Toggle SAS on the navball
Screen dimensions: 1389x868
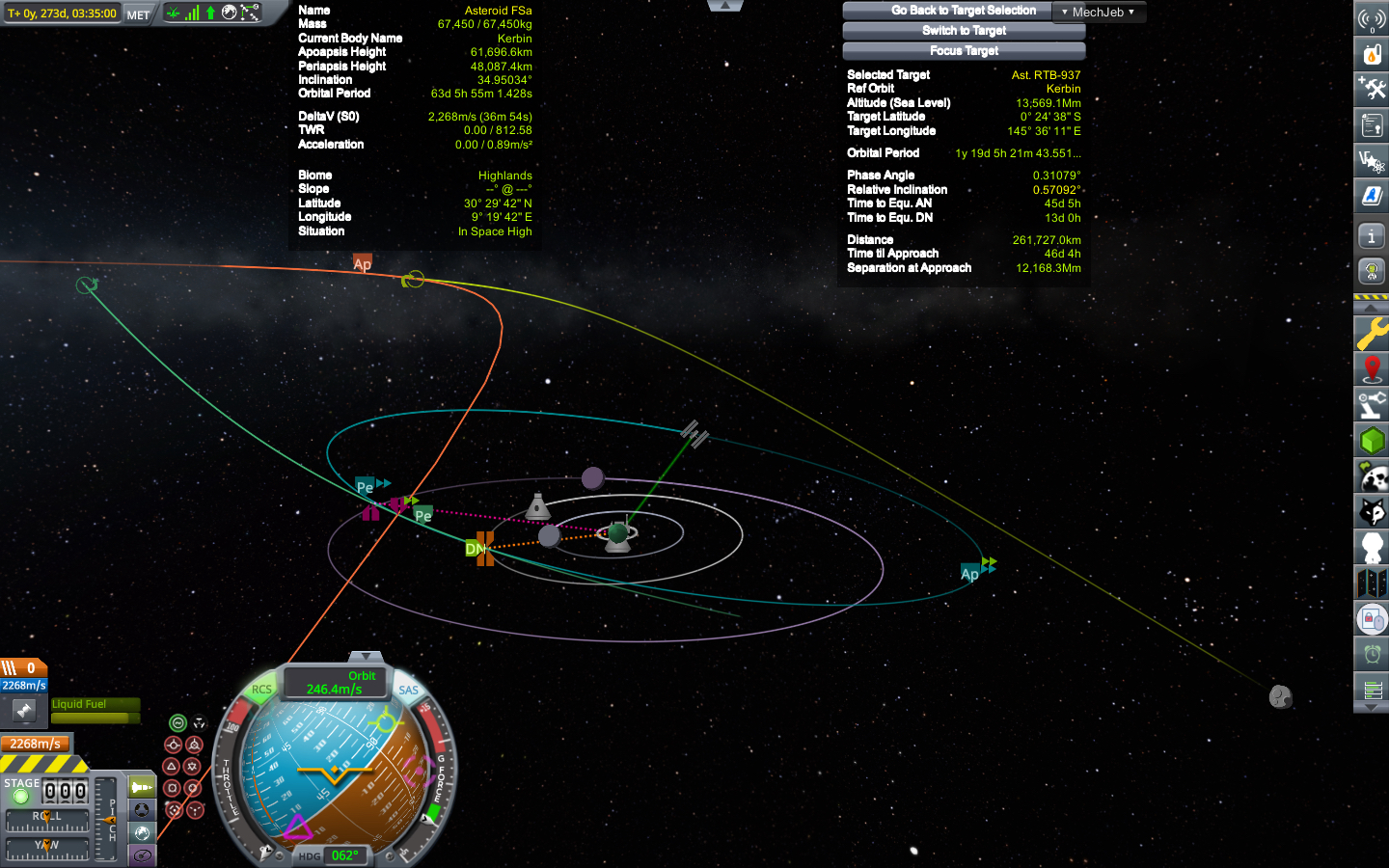409,690
